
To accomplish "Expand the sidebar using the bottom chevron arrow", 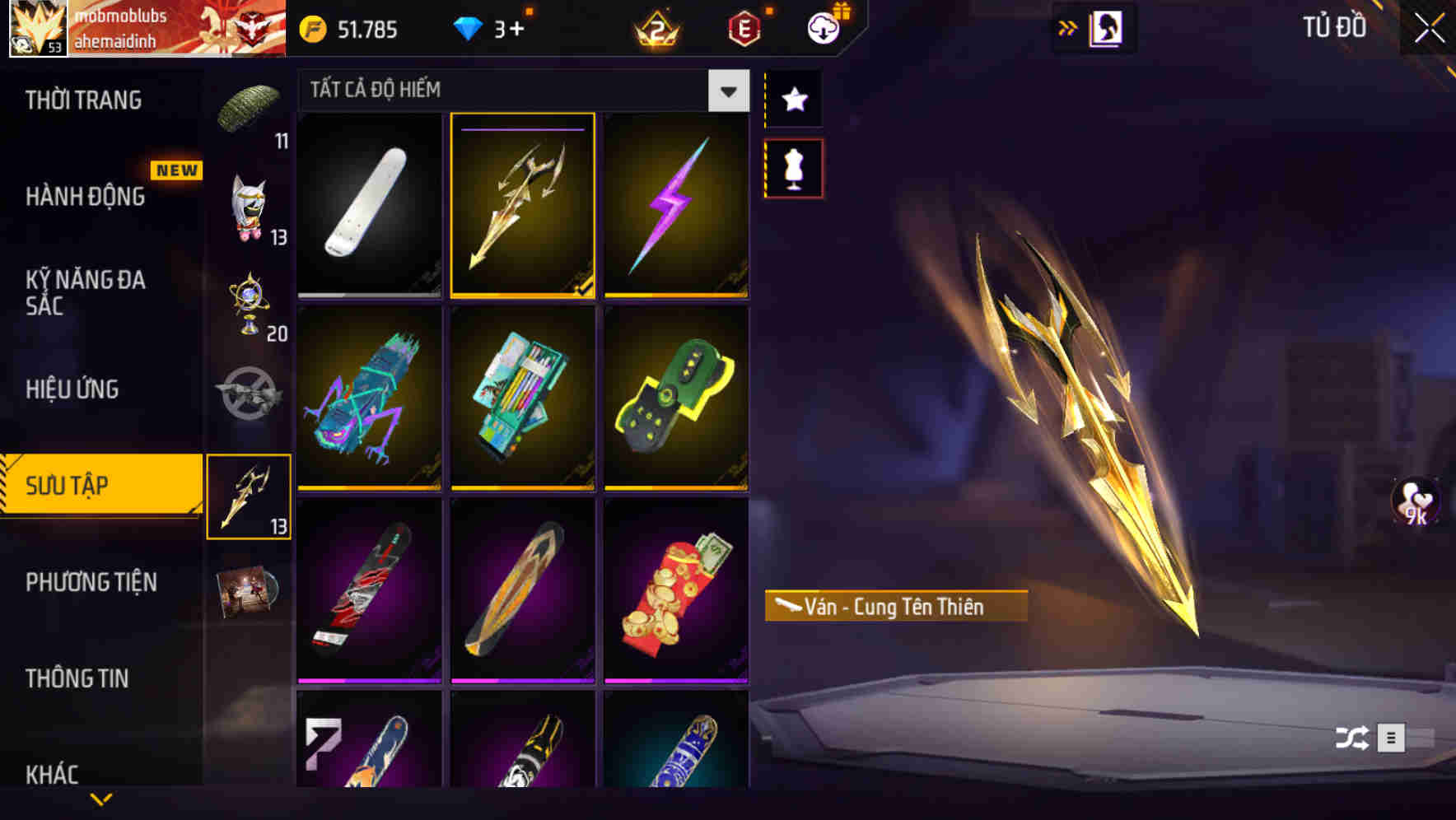I will pos(101,799).
